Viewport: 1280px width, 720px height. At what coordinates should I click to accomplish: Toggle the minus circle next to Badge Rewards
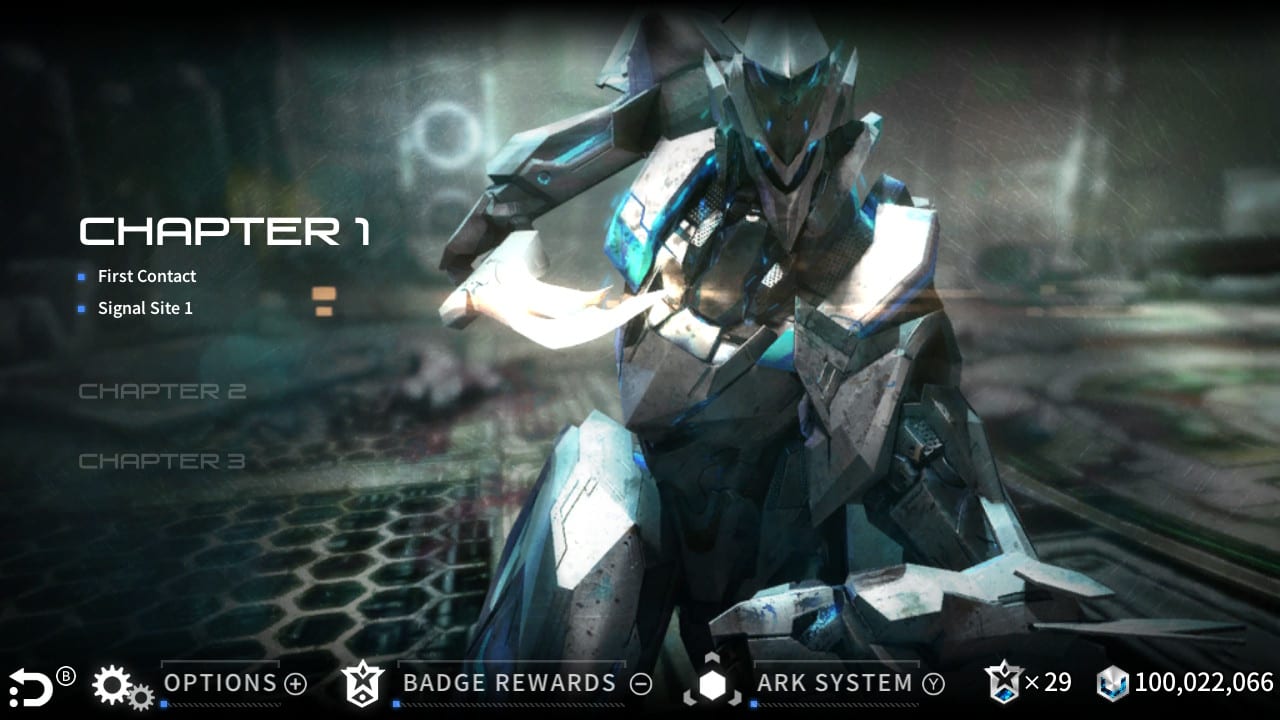coord(640,685)
